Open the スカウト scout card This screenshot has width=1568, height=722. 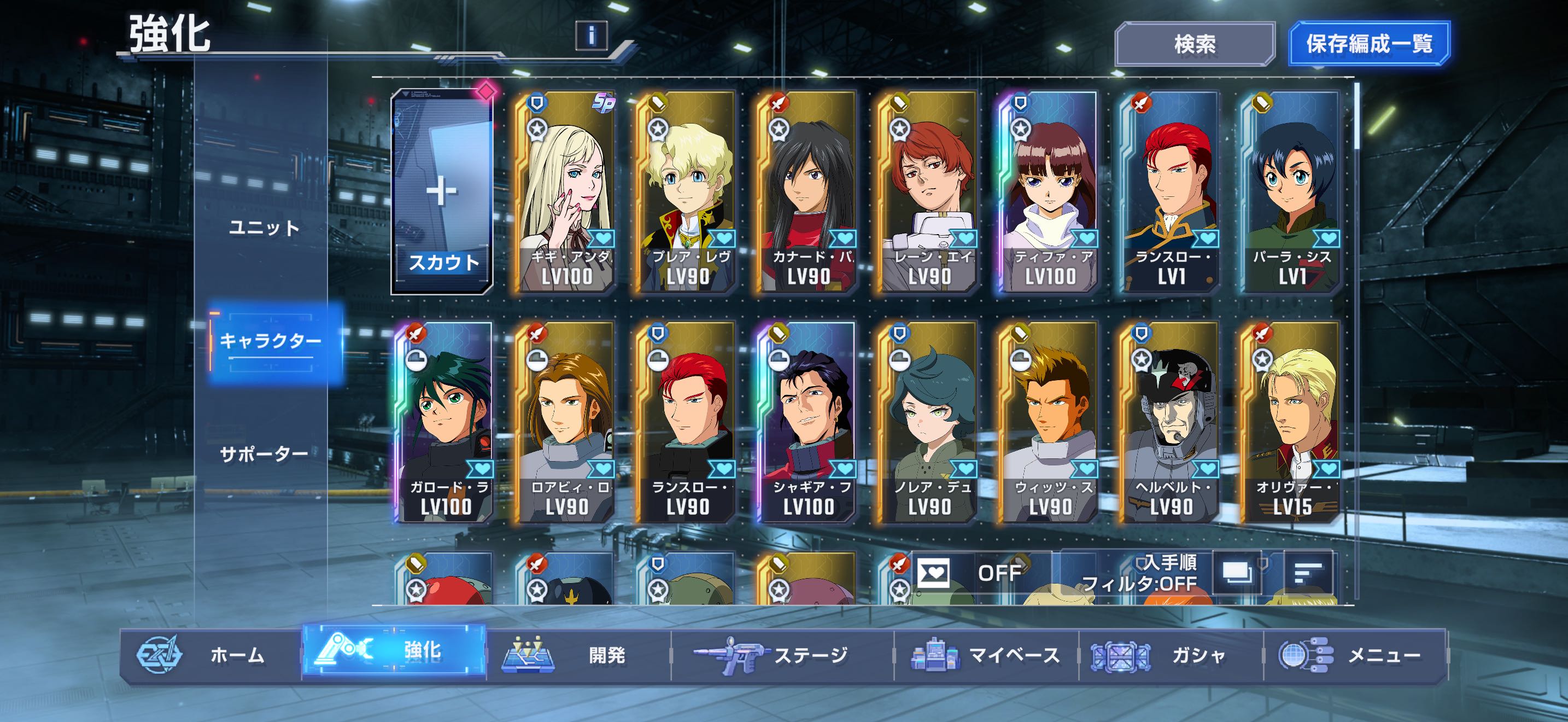point(442,193)
